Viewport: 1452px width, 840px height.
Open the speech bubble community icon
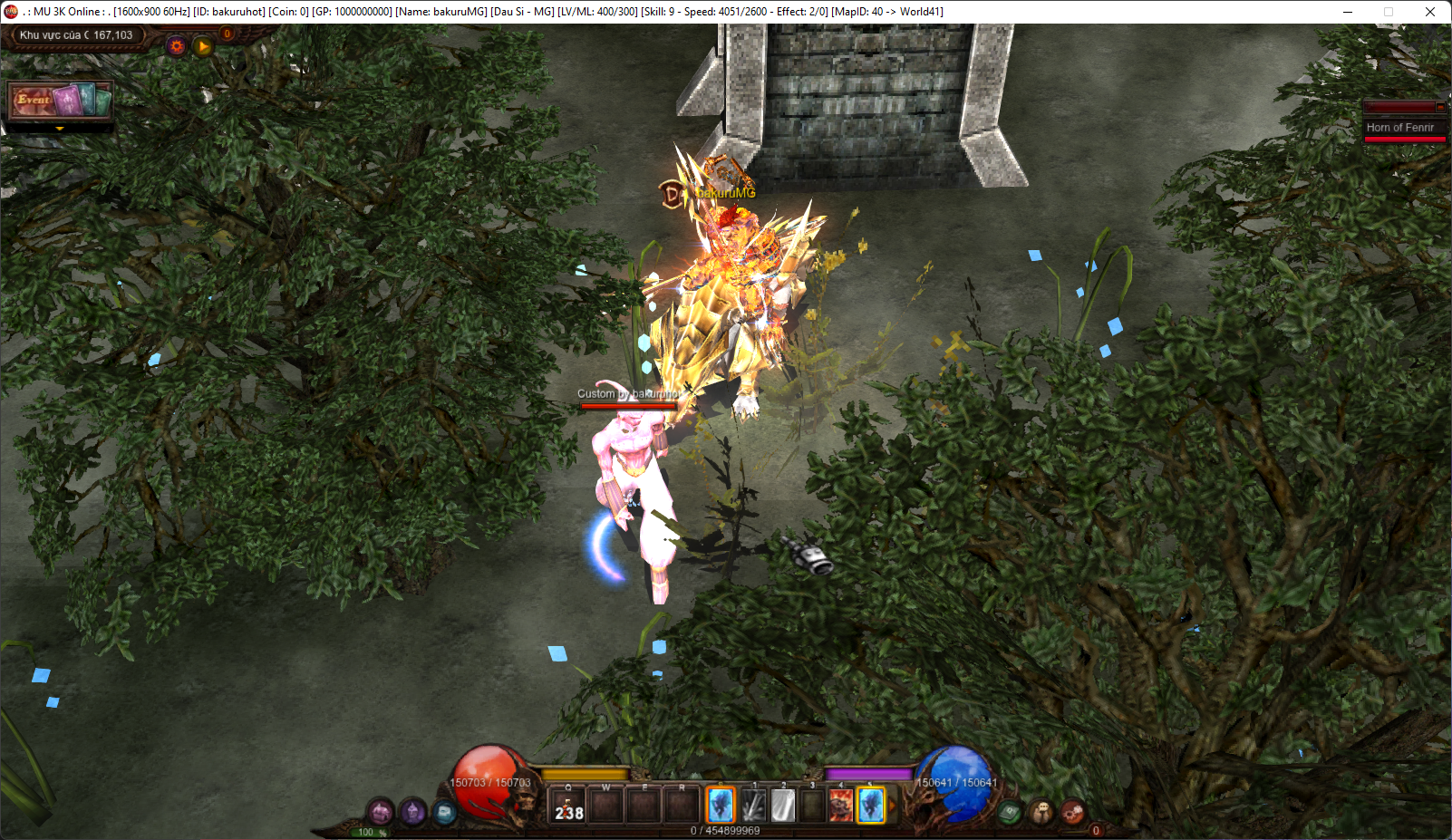click(x=1041, y=812)
